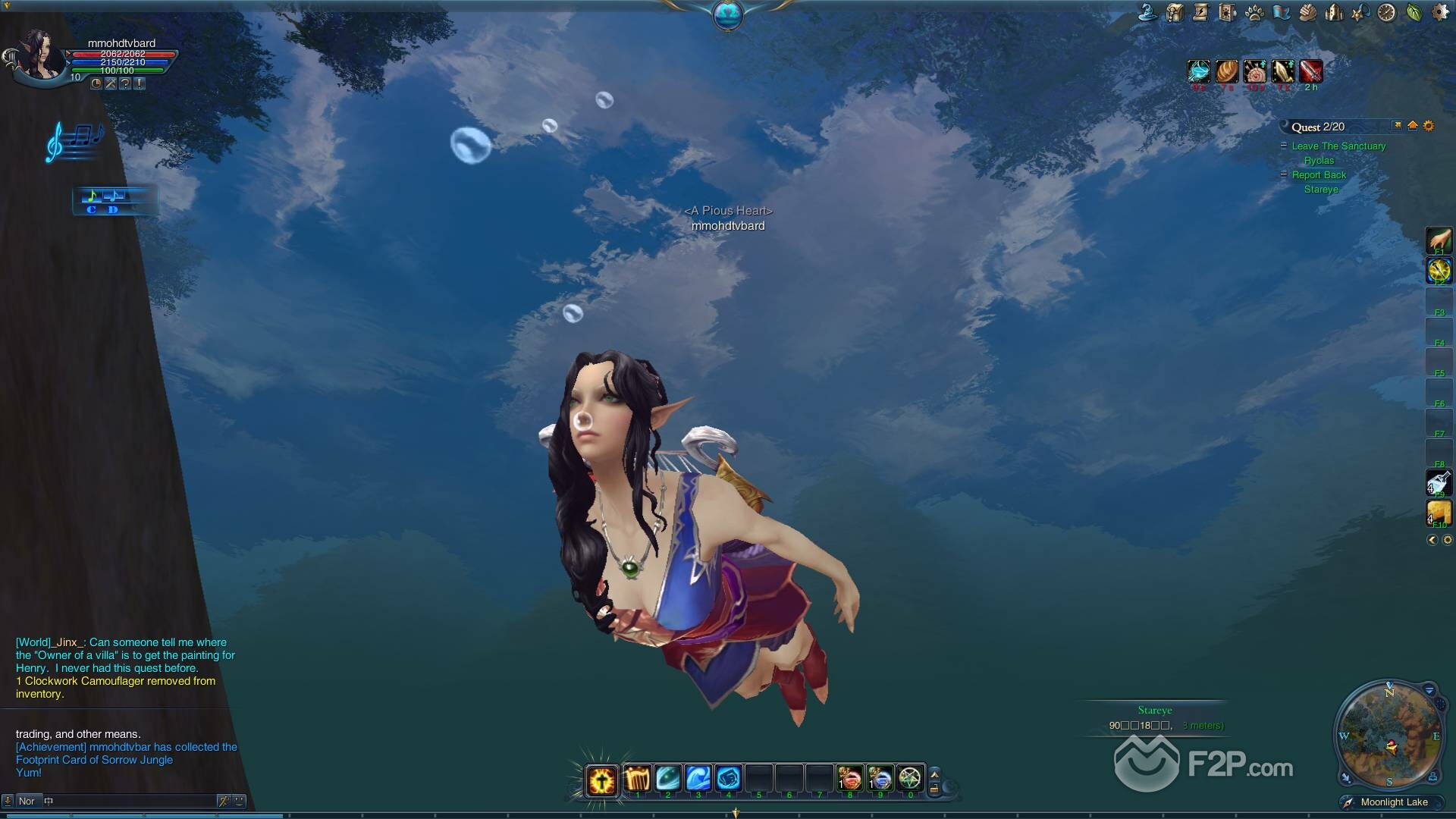1456x819 pixels.
Task: Open the wizard hat character menu
Action: click(x=1147, y=13)
